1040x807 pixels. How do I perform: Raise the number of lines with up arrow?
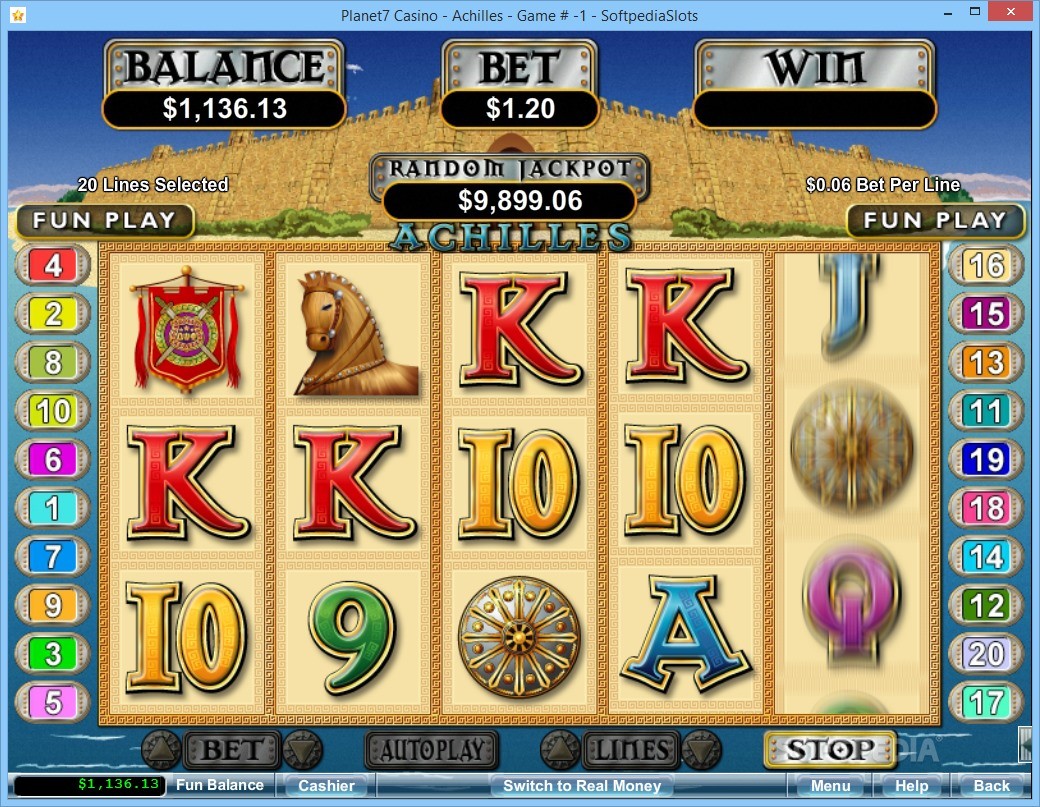tap(559, 749)
